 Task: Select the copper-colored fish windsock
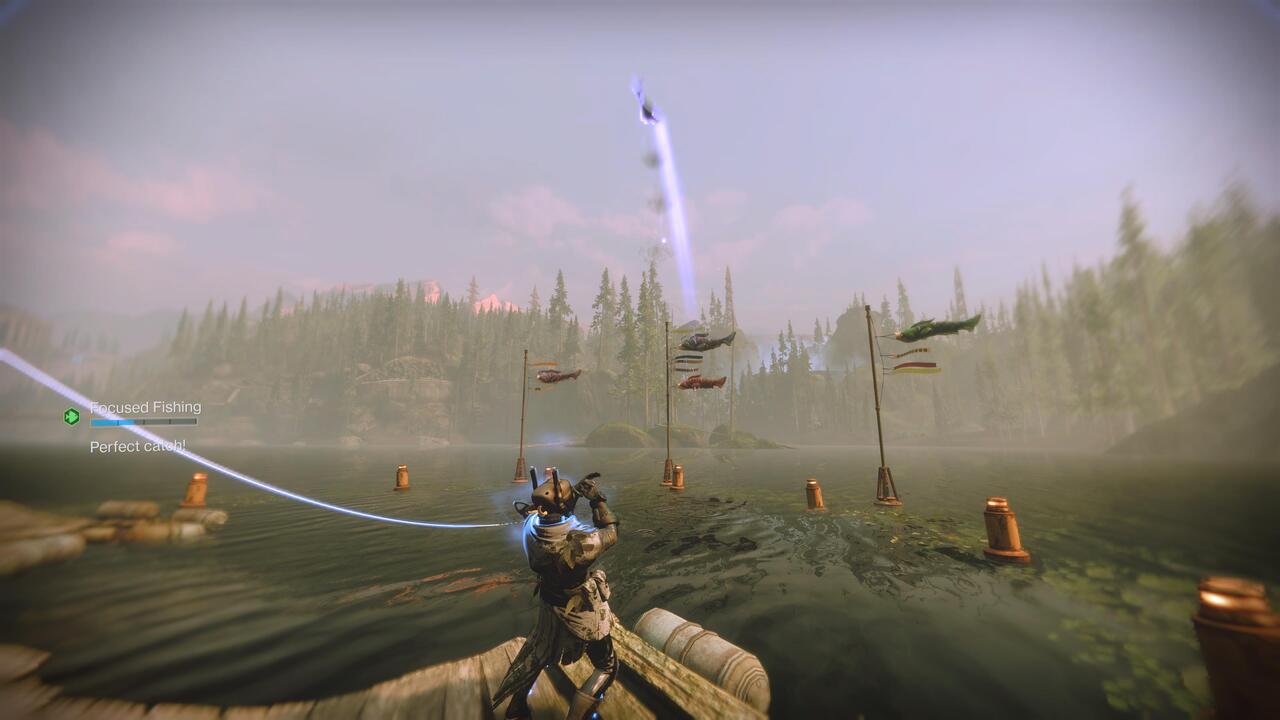pyautogui.click(x=700, y=380)
